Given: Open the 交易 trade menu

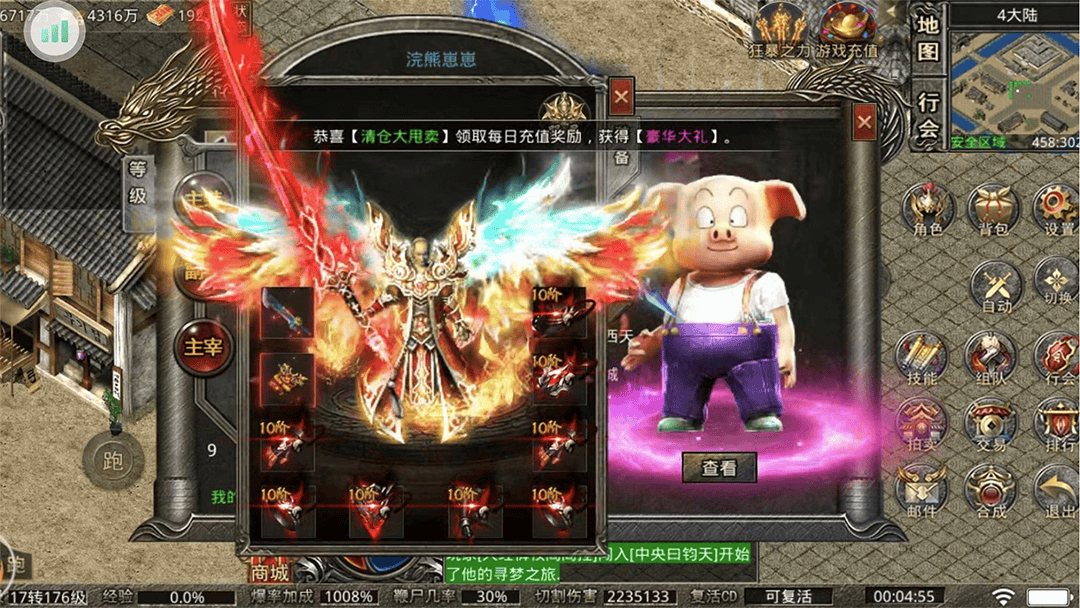Looking at the screenshot, I should click(x=991, y=424).
